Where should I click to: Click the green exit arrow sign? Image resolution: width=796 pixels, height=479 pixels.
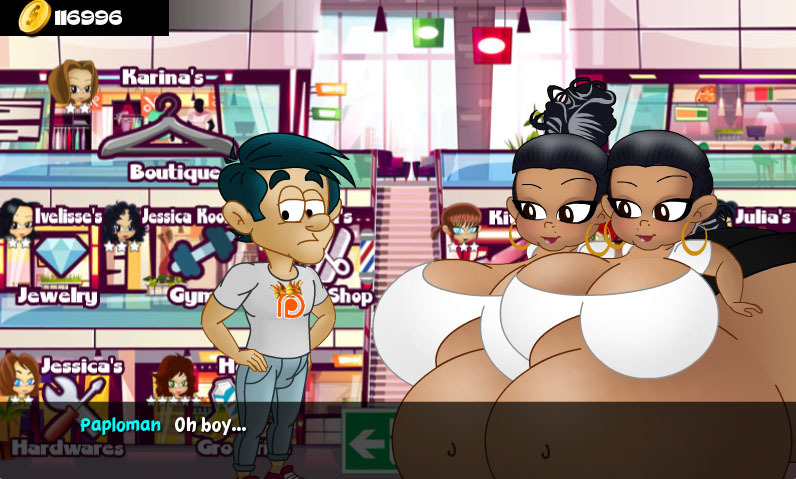367,440
